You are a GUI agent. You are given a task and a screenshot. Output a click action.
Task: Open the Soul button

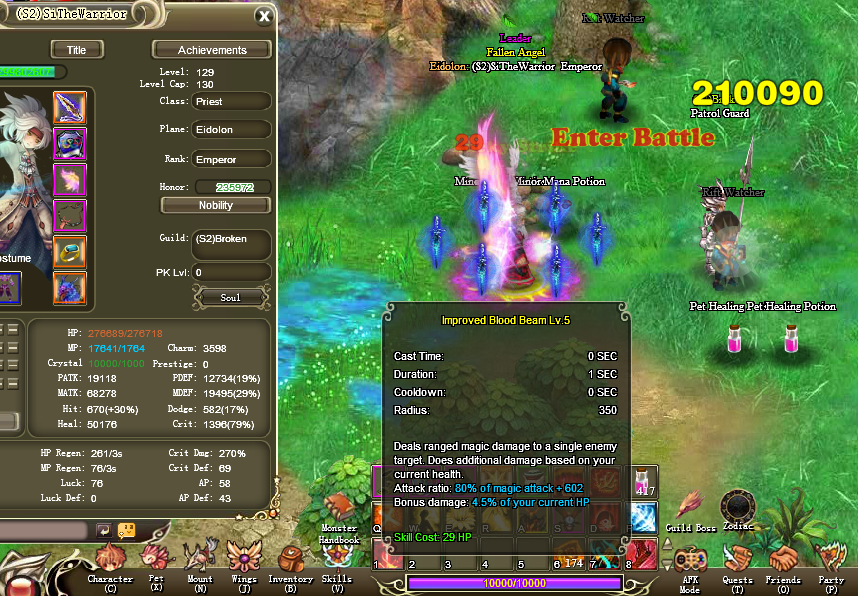[x=230, y=297]
